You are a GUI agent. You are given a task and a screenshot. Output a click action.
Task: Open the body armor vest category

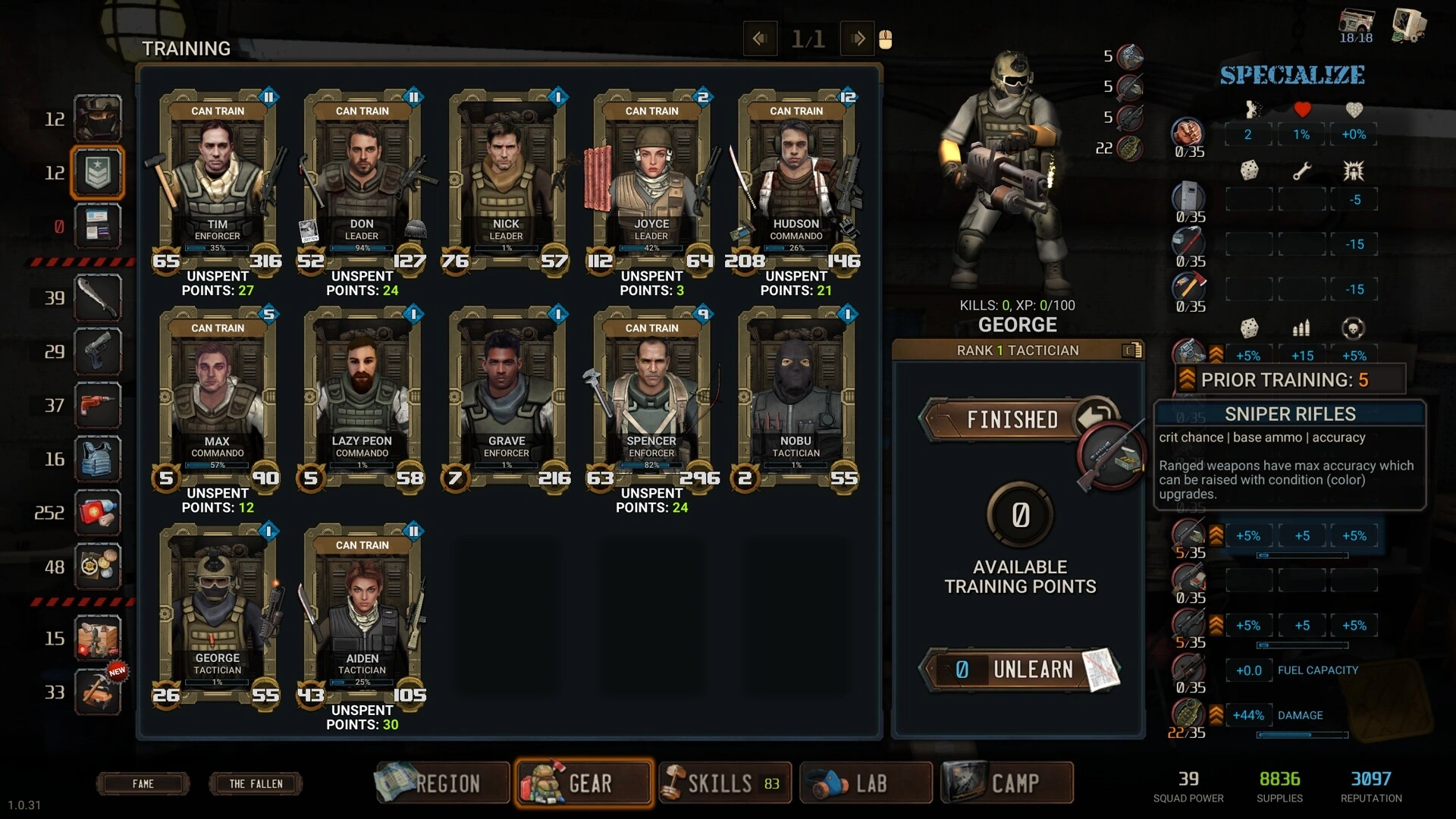[x=98, y=459]
